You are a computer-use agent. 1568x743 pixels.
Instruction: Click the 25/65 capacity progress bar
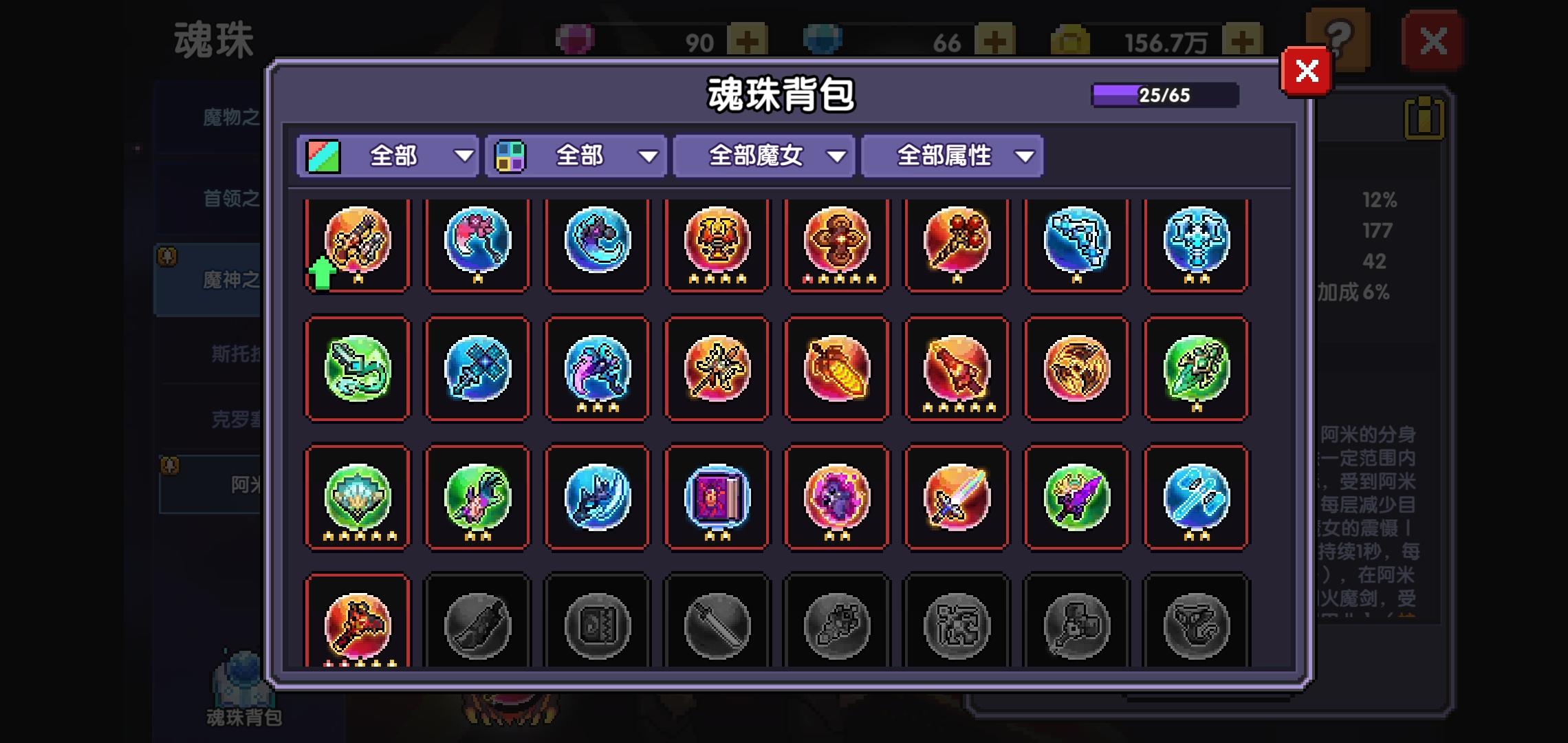(x=1164, y=94)
